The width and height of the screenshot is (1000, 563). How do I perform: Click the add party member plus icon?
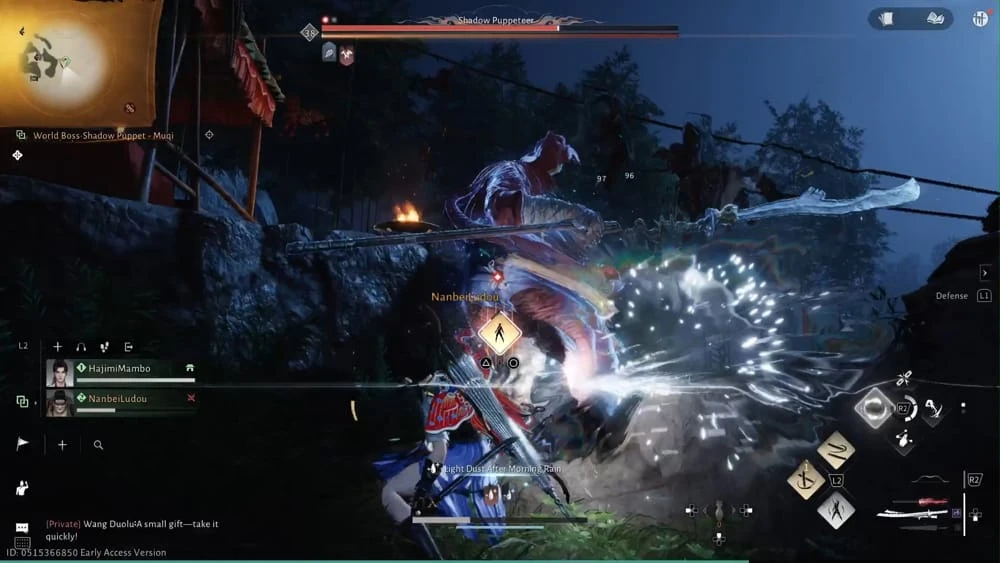pos(57,346)
